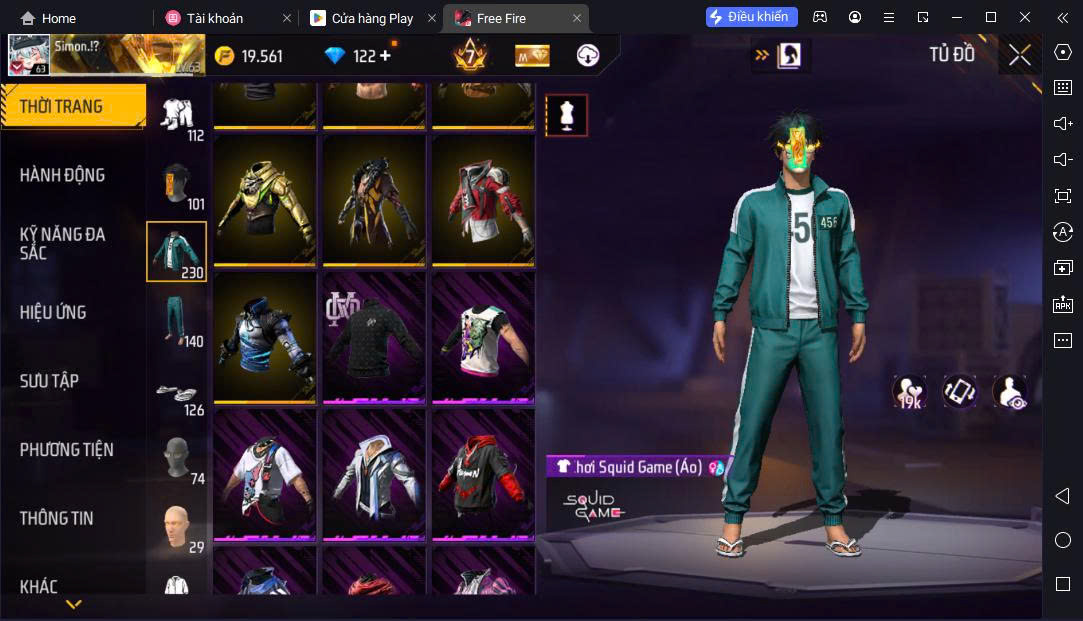Go to the SƯU TẬP category

coord(49,381)
